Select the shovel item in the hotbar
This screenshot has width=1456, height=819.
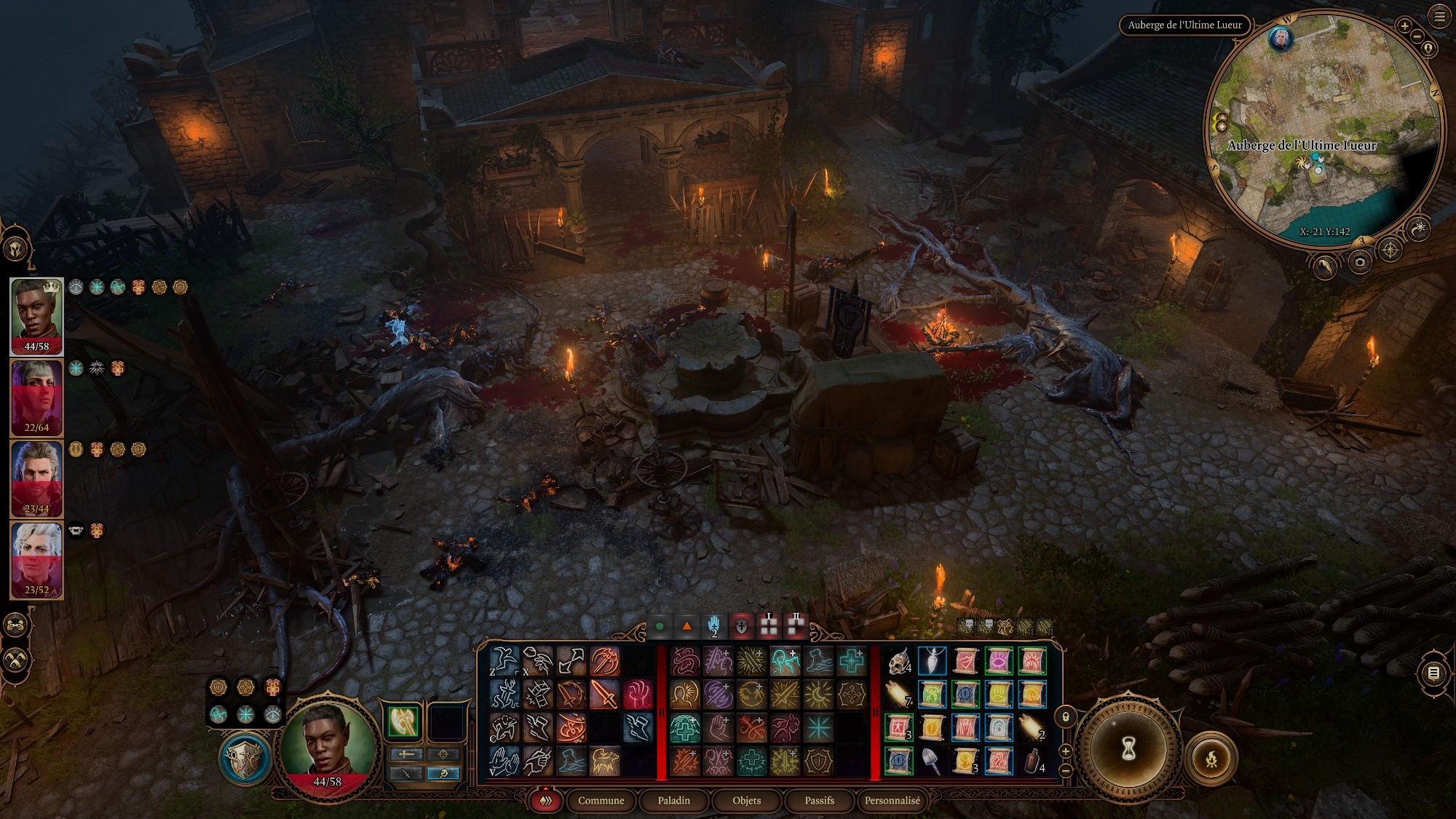coord(933,761)
